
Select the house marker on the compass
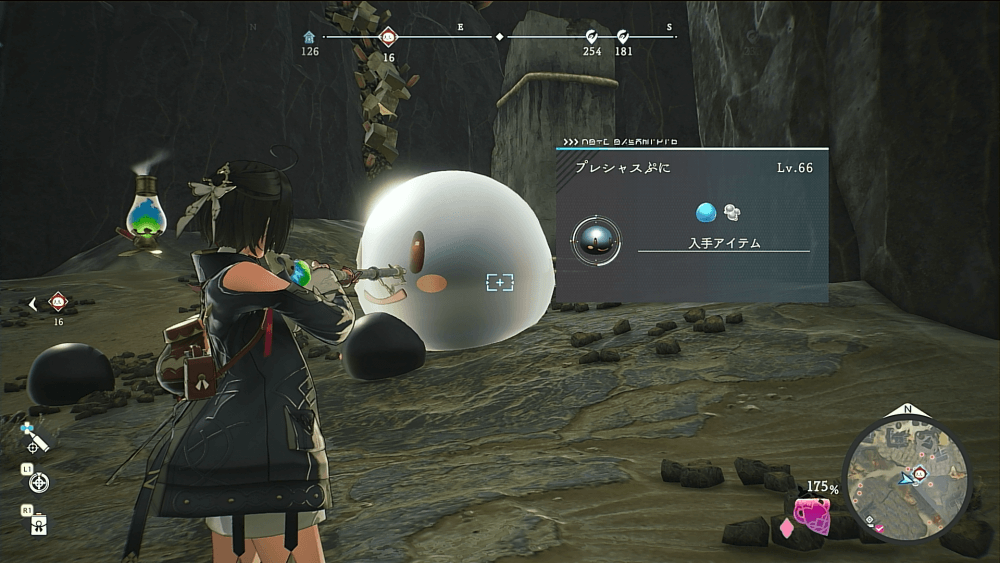[310, 37]
